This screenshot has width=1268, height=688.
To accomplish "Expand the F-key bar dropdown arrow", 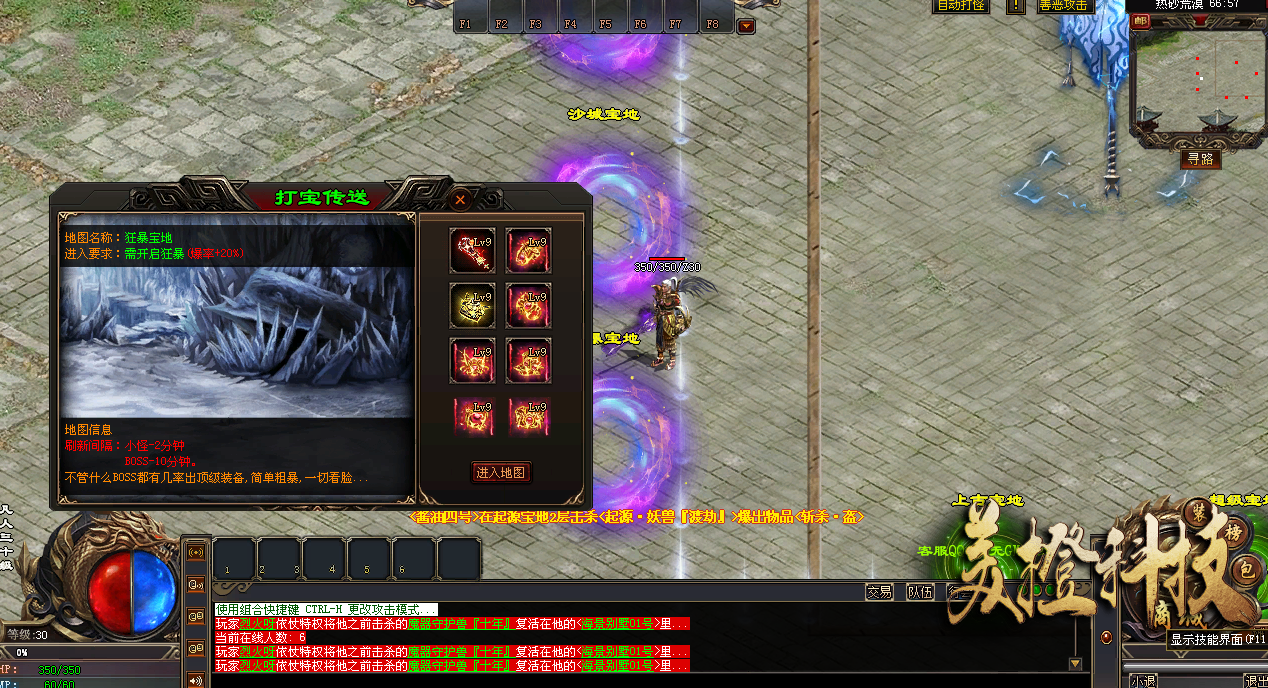I will click(746, 26).
